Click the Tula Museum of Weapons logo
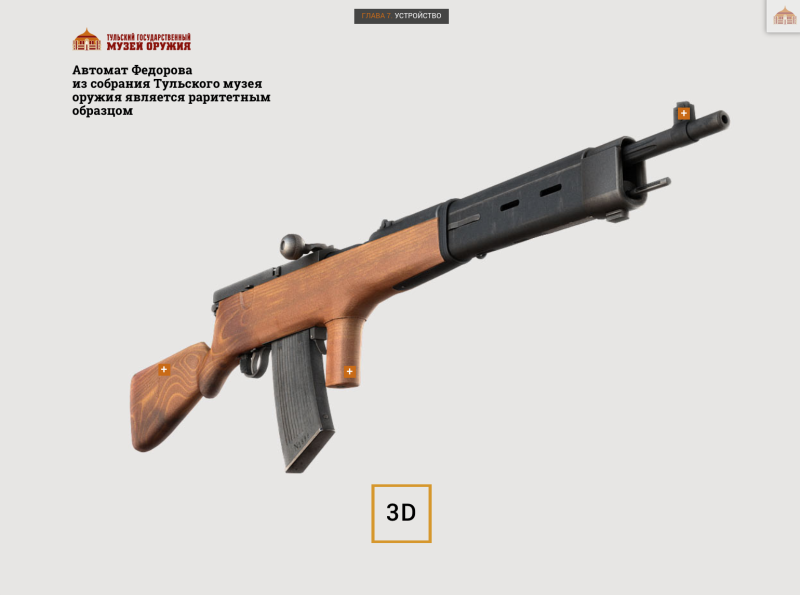Viewport: 800px width, 595px height. [x=131, y=41]
